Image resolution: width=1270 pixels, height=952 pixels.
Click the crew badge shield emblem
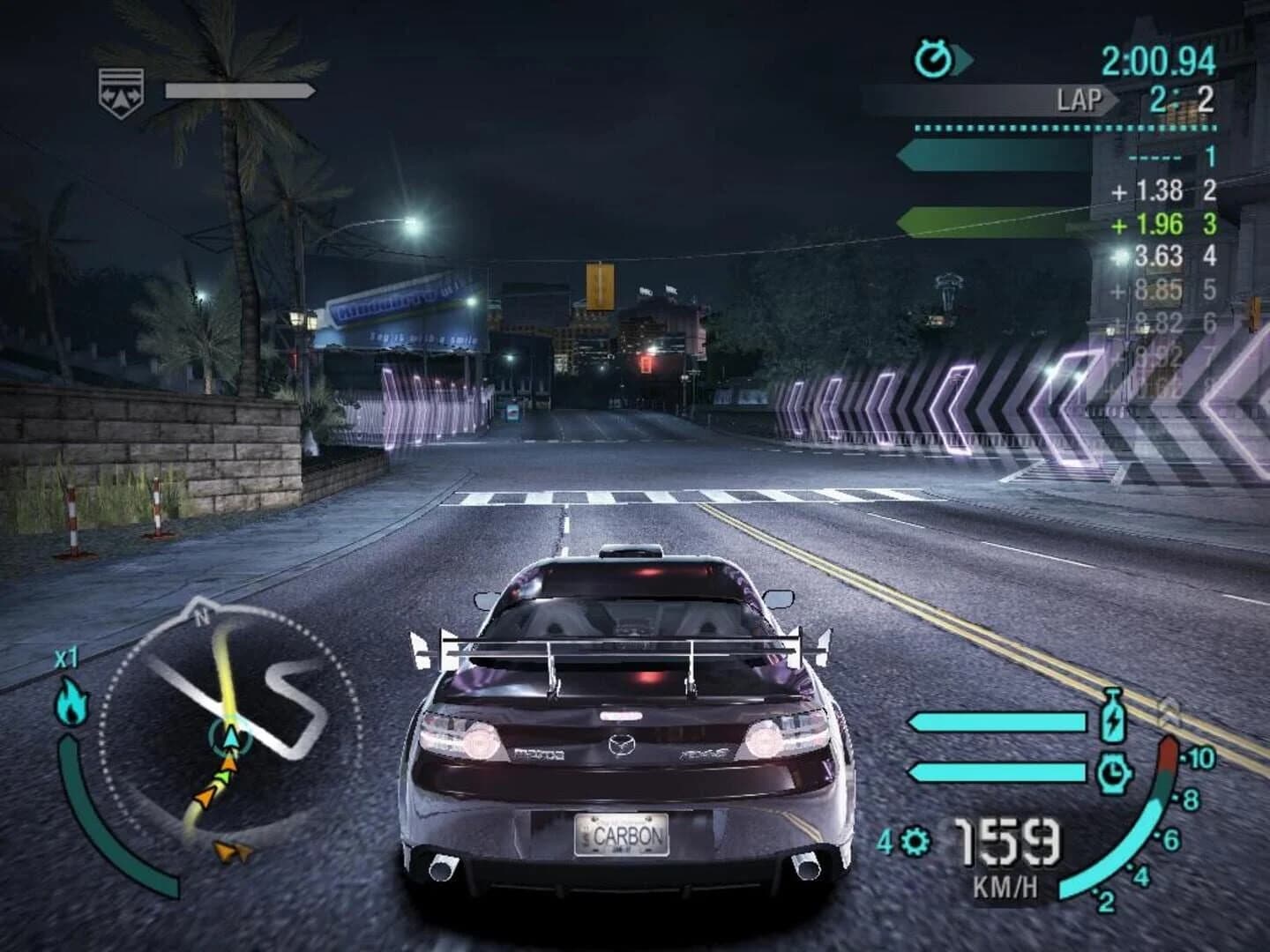121,88
